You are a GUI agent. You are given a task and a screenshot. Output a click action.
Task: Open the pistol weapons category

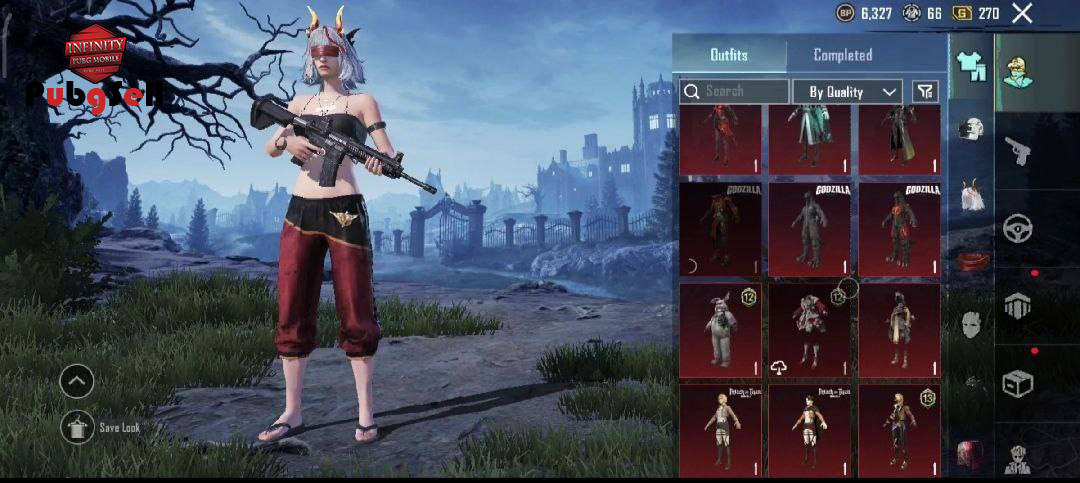(1018, 151)
